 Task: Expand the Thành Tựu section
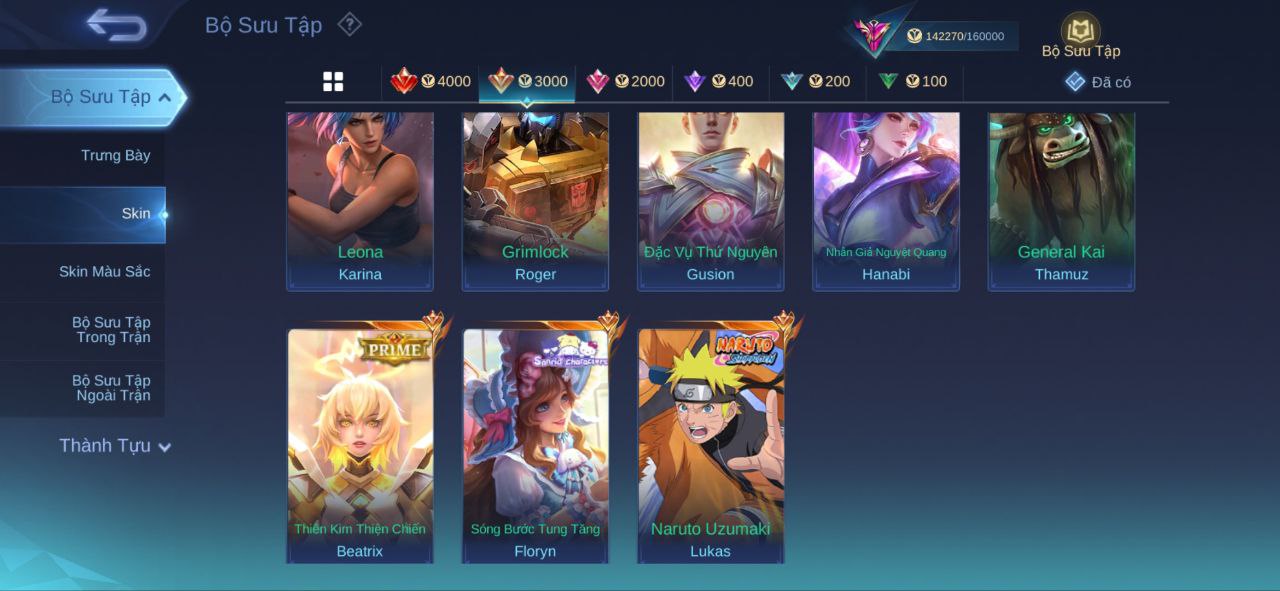114,446
